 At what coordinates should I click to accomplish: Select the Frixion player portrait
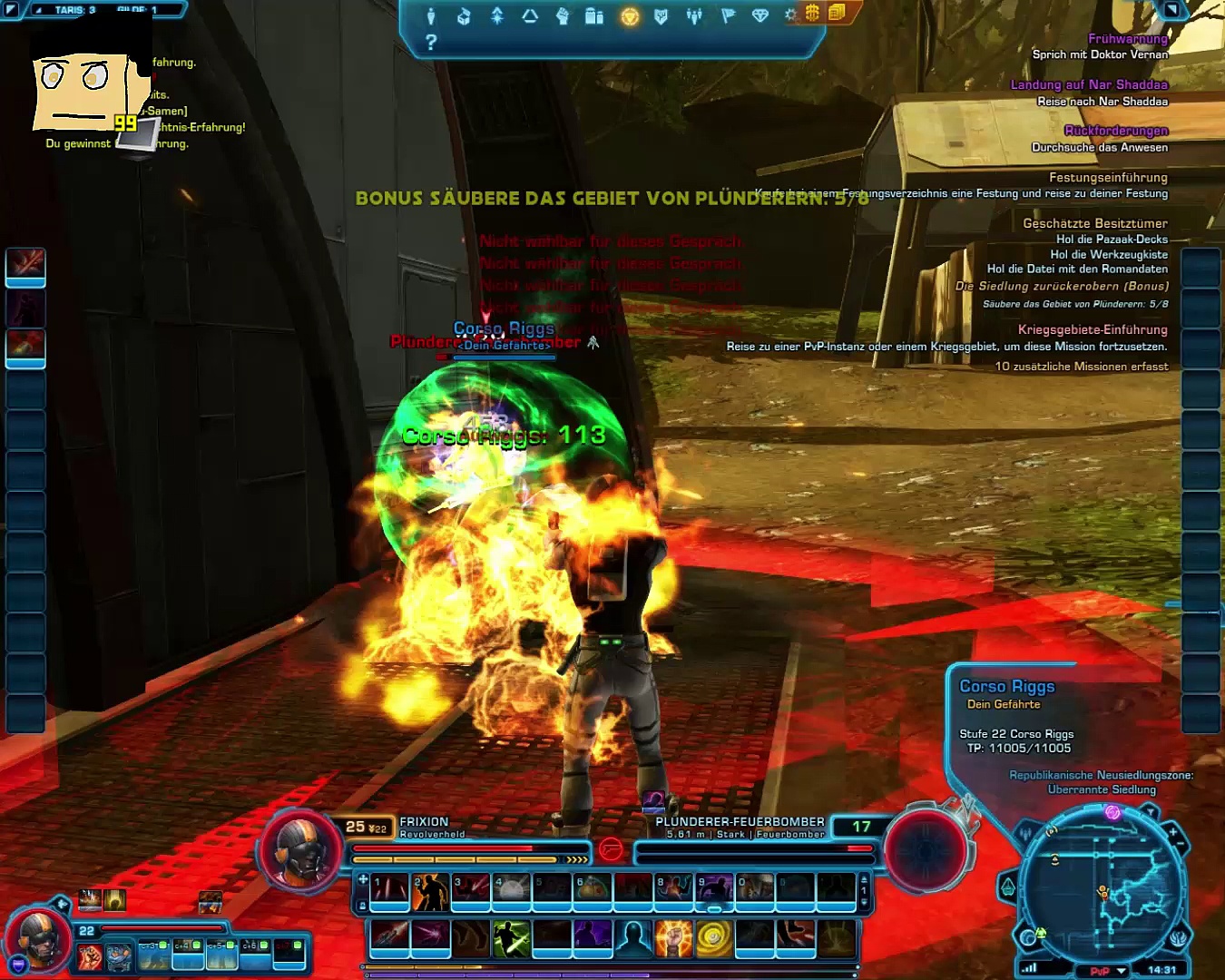pyautogui.click(x=299, y=850)
